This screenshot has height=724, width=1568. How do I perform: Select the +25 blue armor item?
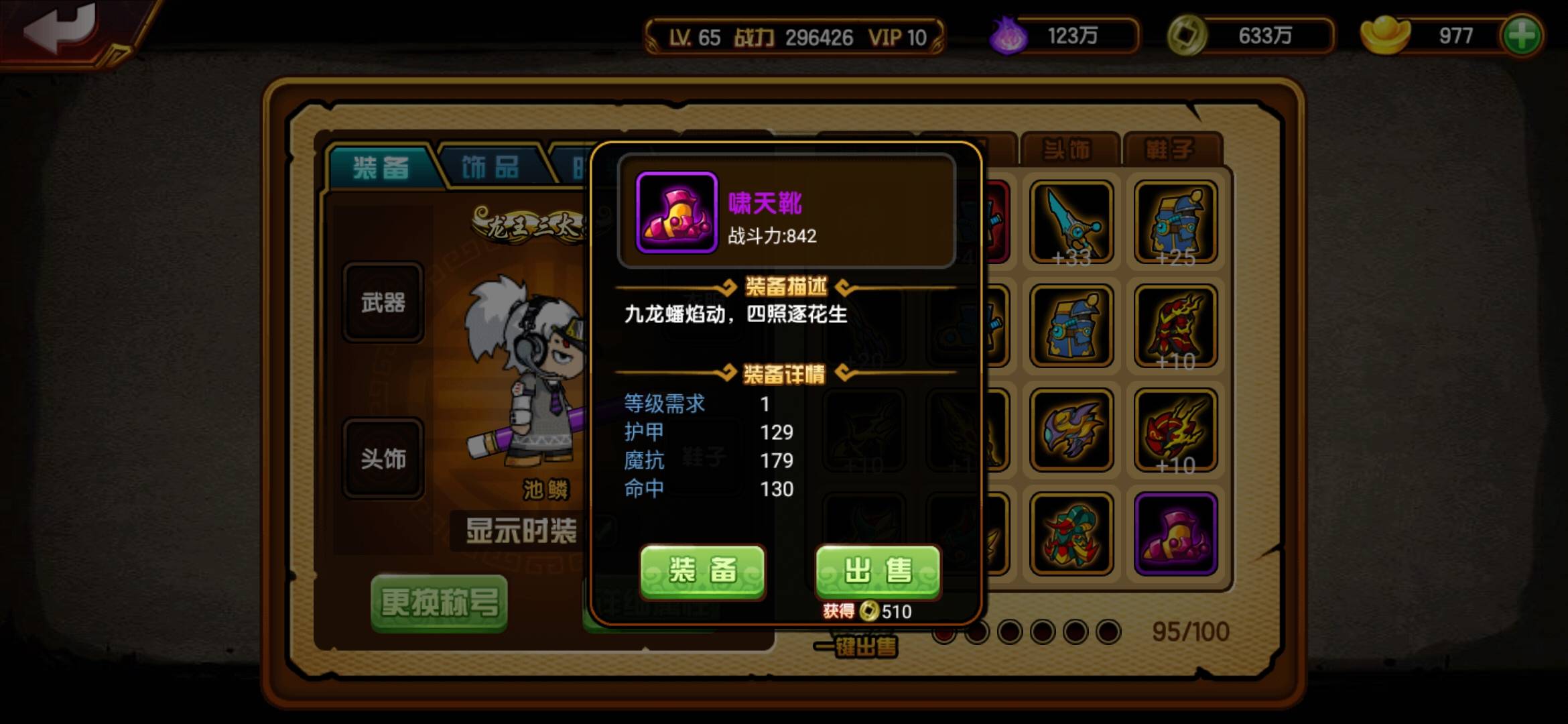click(x=1177, y=223)
